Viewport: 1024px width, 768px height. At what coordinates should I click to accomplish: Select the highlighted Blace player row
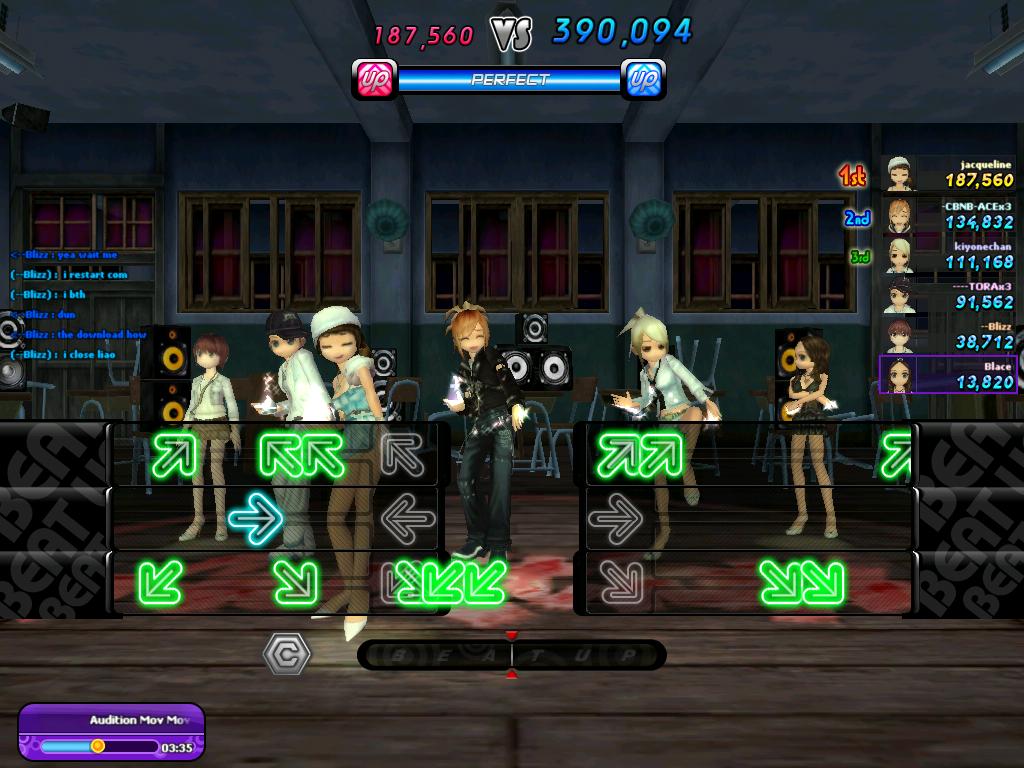click(948, 375)
